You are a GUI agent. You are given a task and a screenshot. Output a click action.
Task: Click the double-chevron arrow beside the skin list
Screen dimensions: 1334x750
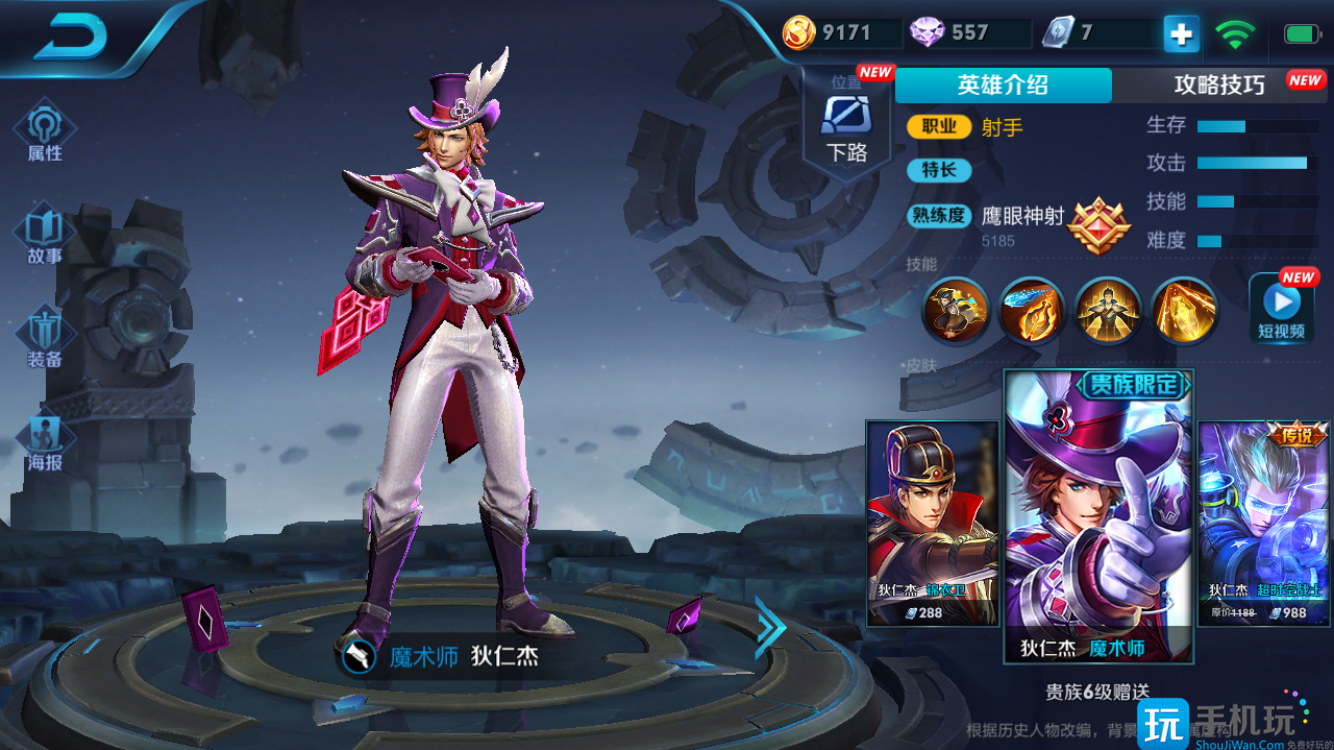770,628
